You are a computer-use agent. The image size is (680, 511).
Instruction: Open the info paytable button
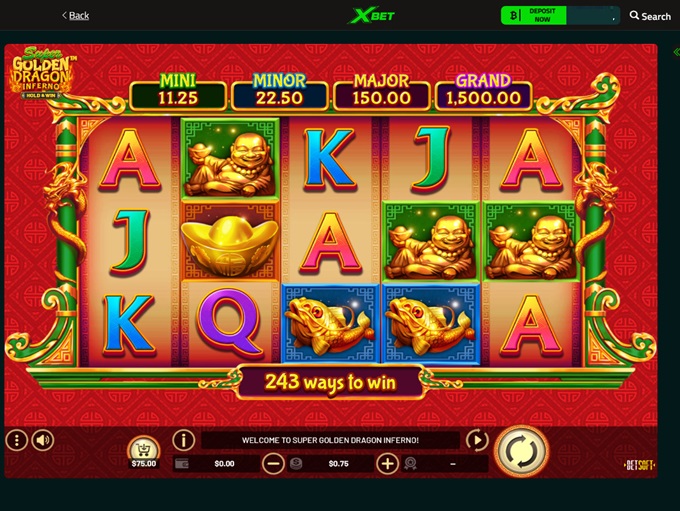click(183, 440)
